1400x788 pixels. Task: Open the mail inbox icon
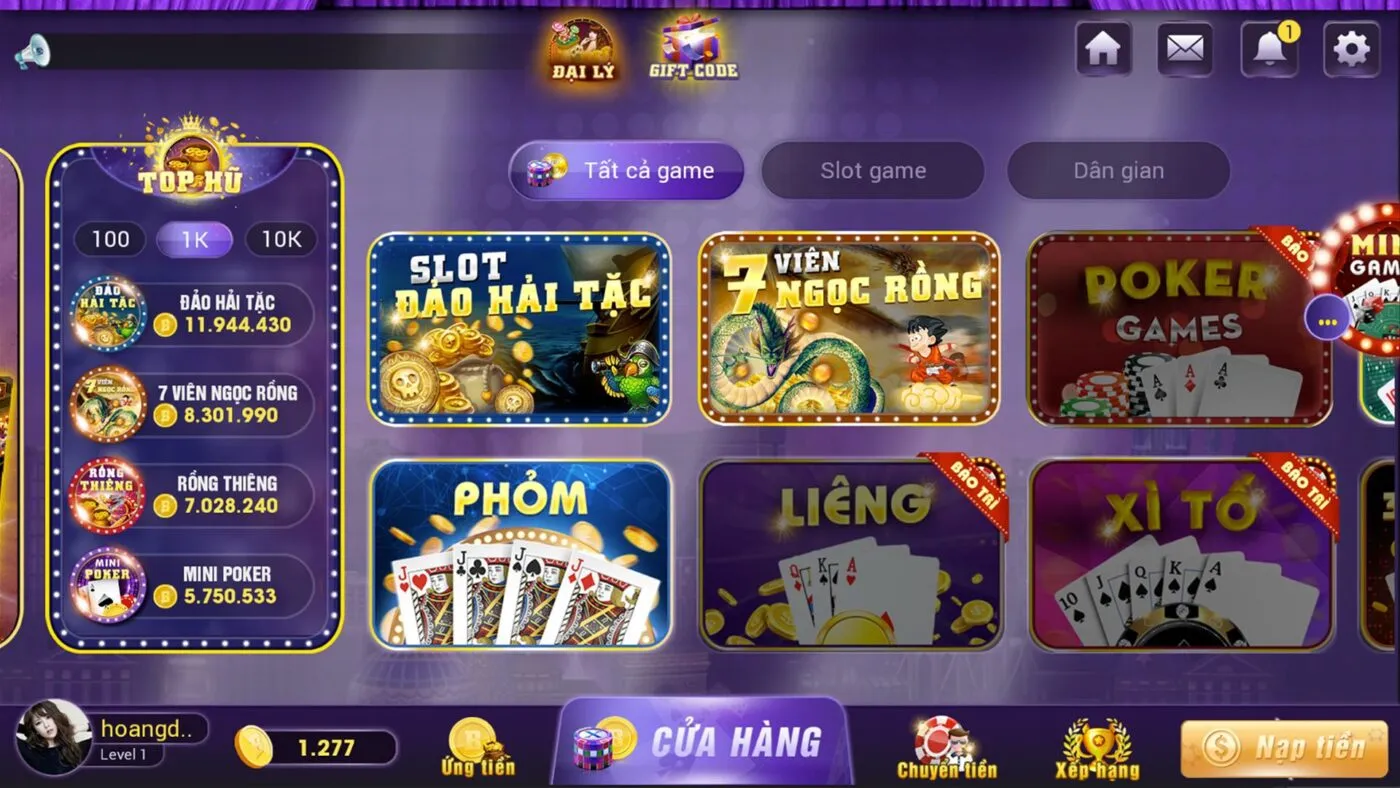1185,48
